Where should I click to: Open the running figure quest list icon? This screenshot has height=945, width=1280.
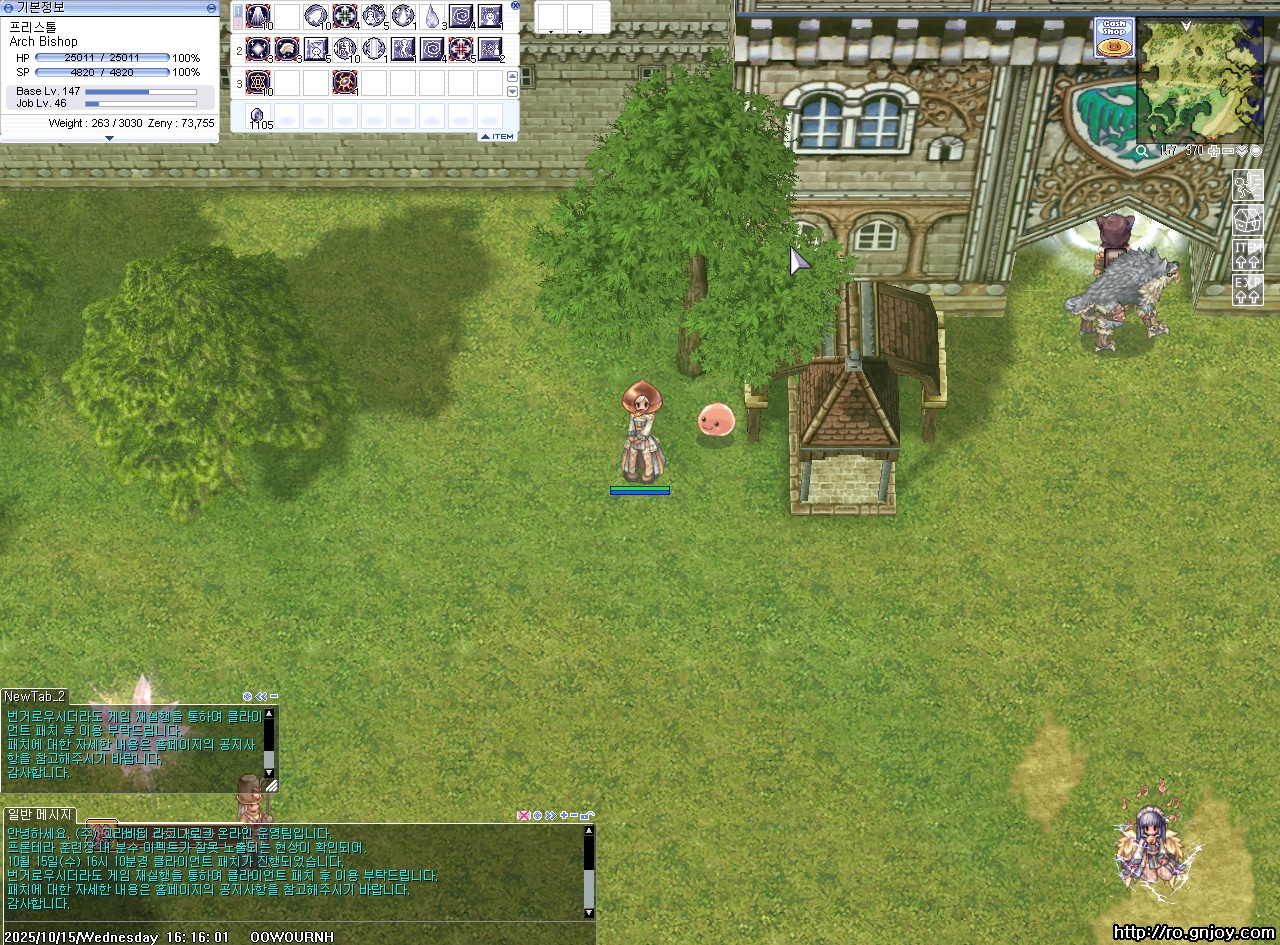1247,185
